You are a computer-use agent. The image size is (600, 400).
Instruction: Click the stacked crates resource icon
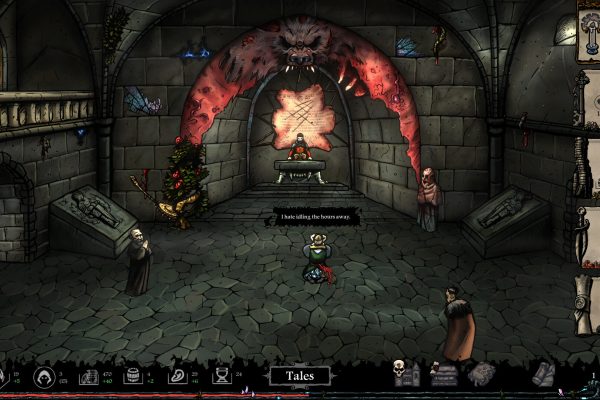point(87,376)
